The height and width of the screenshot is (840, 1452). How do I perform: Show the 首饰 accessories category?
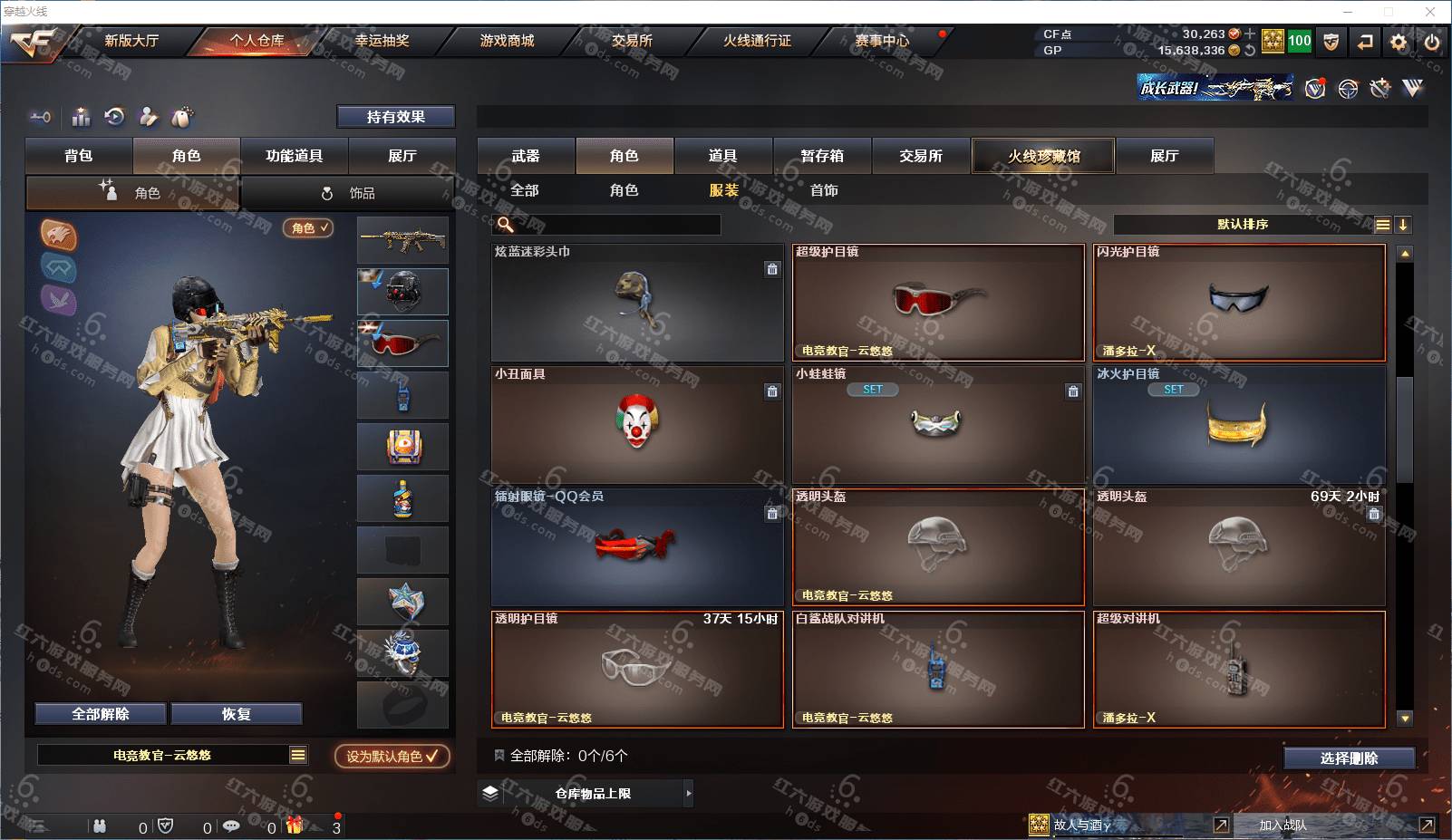pyautogui.click(x=824, y=190)
